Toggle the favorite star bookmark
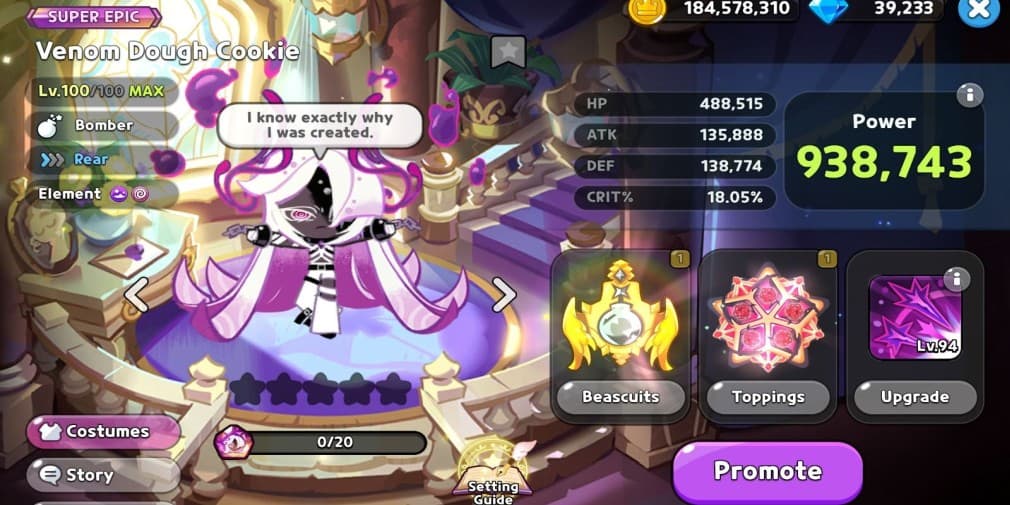Screen dimensions: 1010x505 point(509,52)
